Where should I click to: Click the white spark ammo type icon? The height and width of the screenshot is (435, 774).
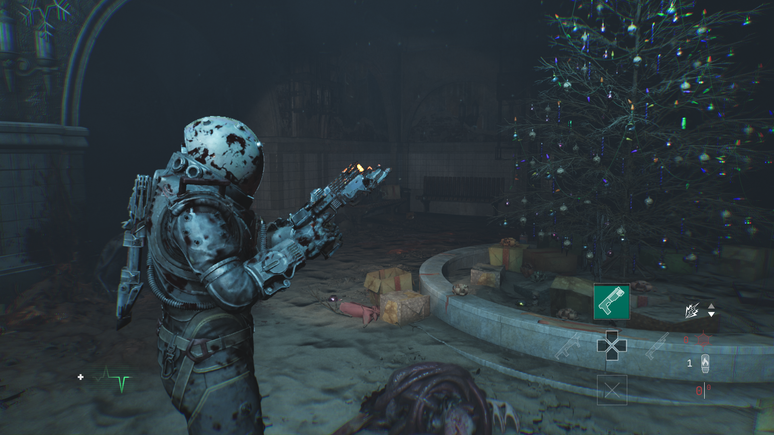coord(694,312)
